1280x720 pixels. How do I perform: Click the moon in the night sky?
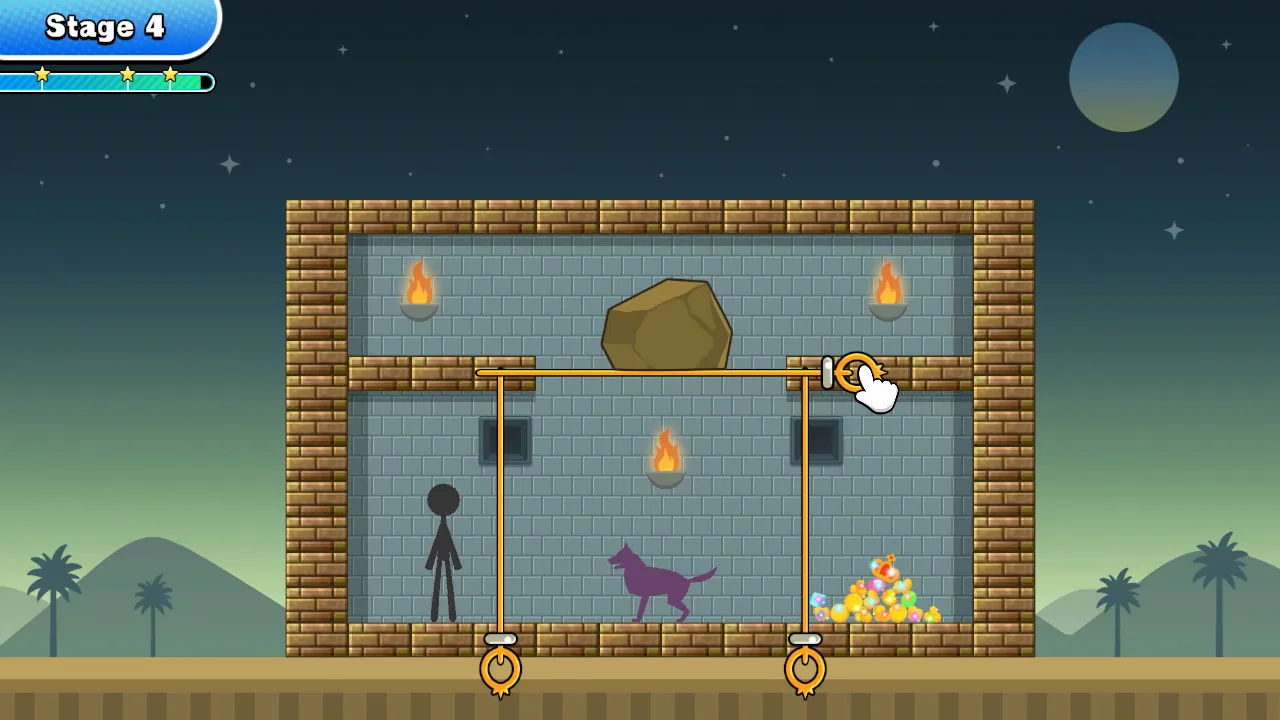1124,77
